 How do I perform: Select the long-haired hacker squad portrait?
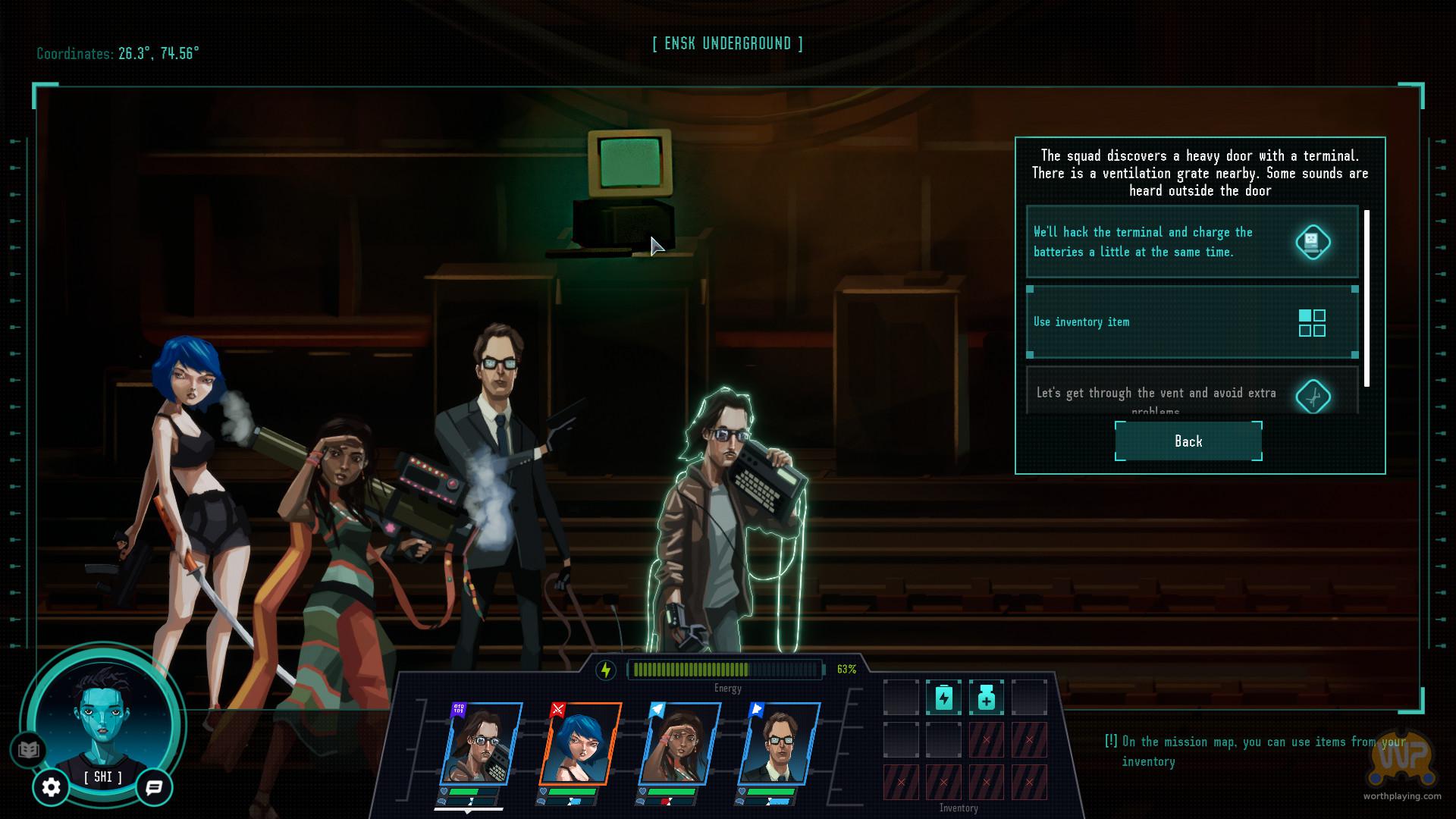coord(481,744)
